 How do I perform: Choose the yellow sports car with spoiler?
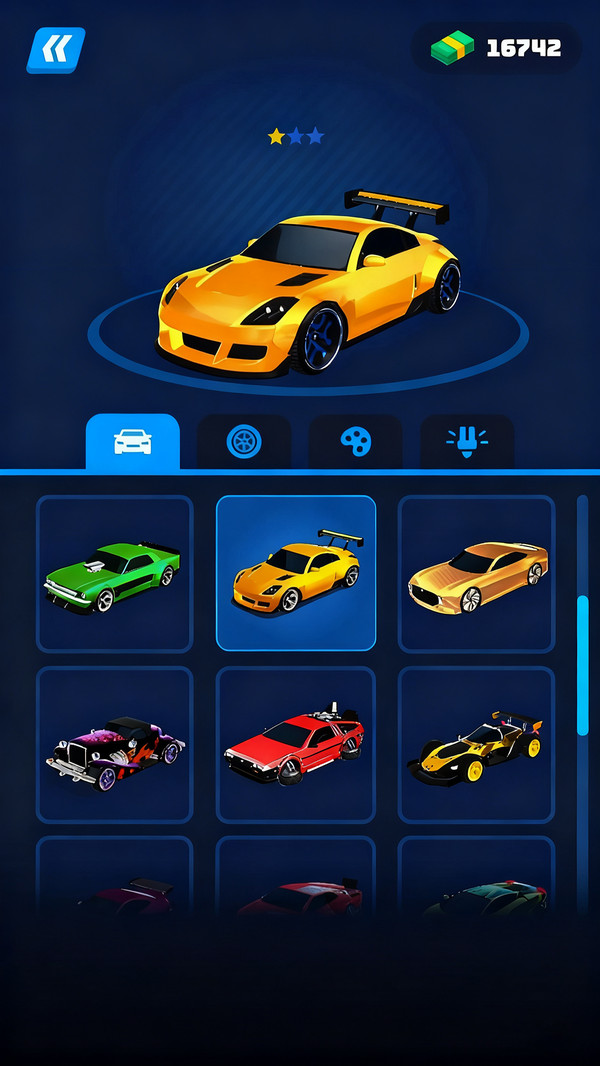(296, 574)
